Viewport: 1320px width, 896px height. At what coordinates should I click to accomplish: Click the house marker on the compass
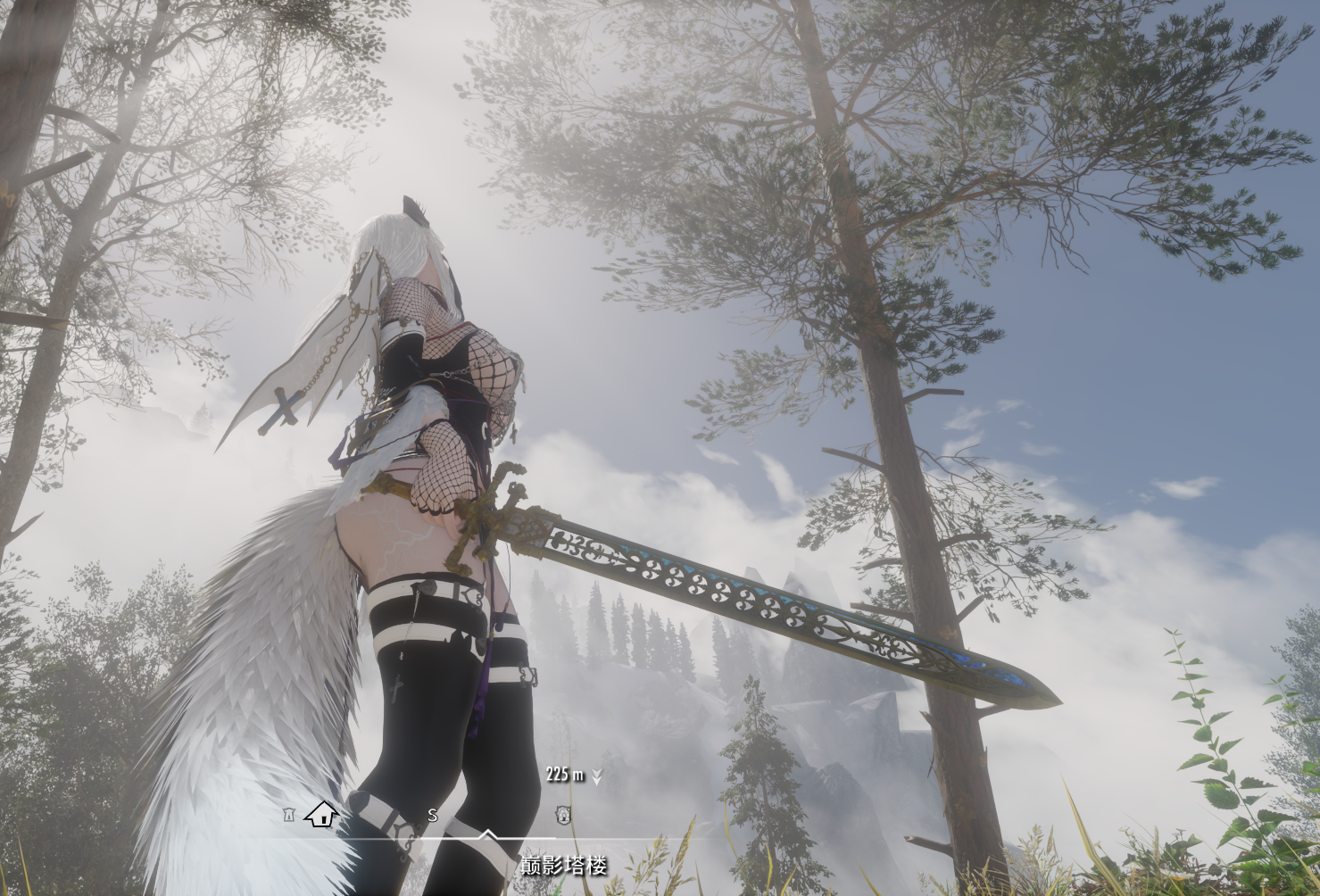coord(321,814)
